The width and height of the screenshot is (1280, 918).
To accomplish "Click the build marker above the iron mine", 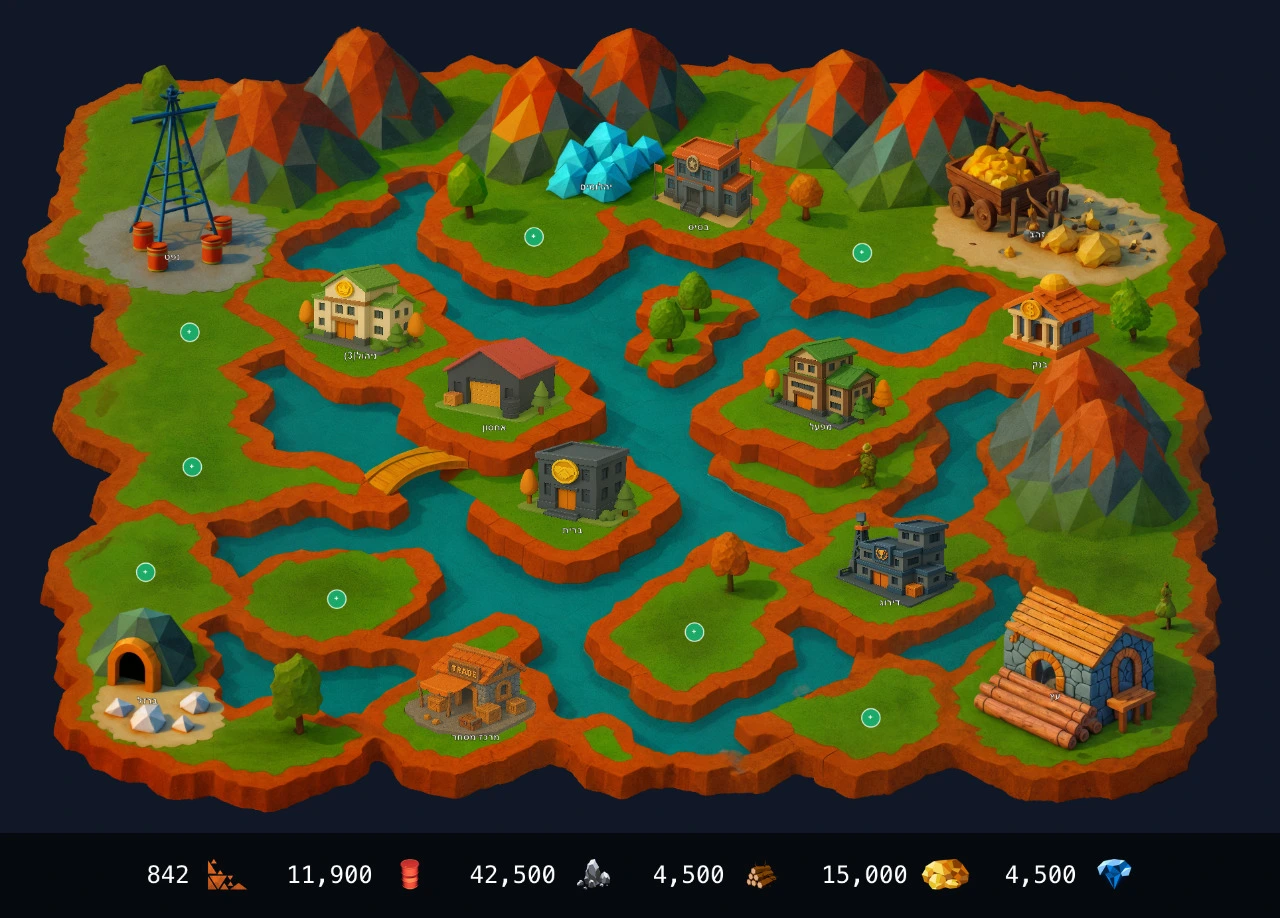I will pyautogui.click(x=146, y=572).
